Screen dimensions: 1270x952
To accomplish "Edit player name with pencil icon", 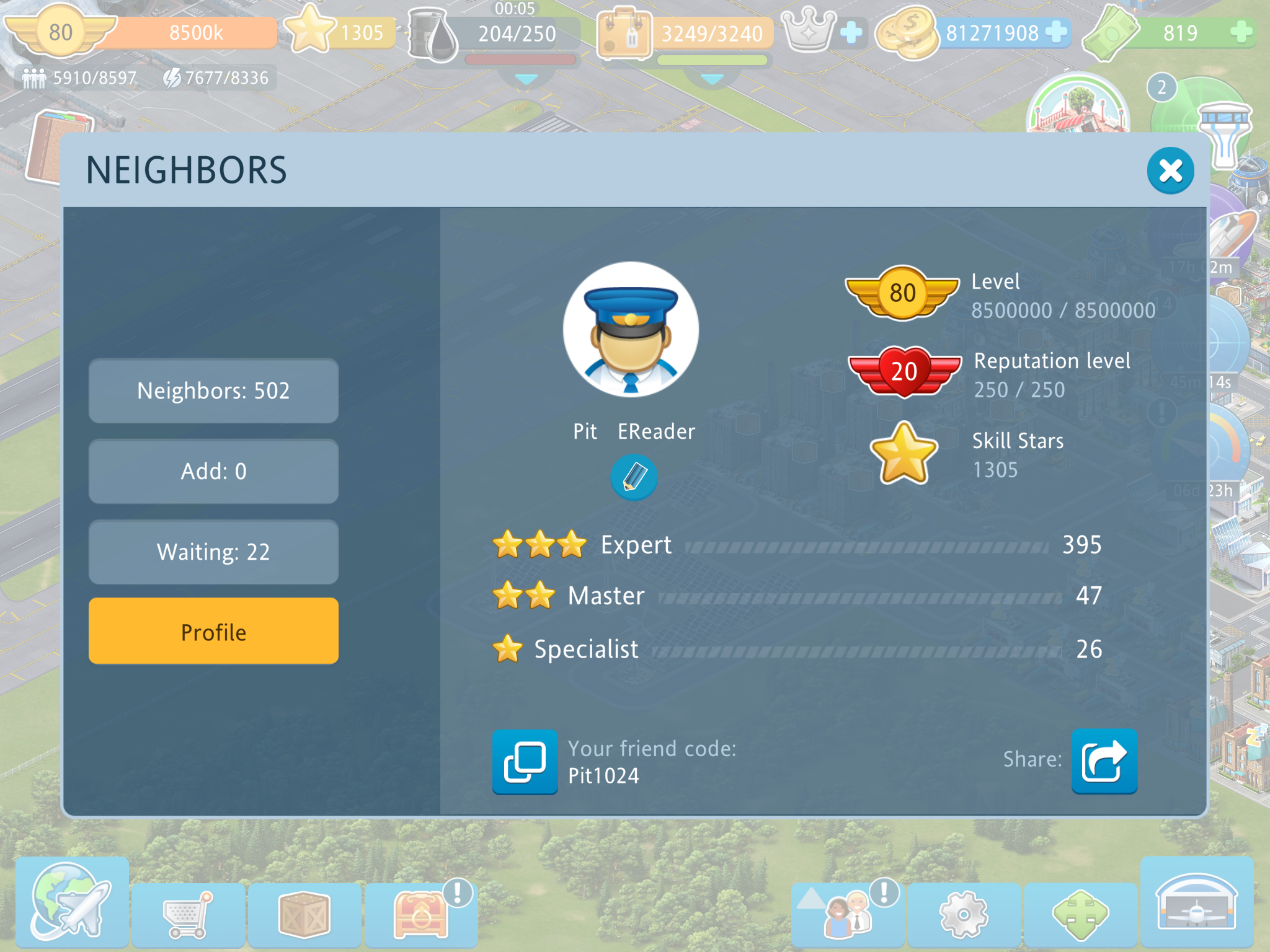I will point(633,477).
